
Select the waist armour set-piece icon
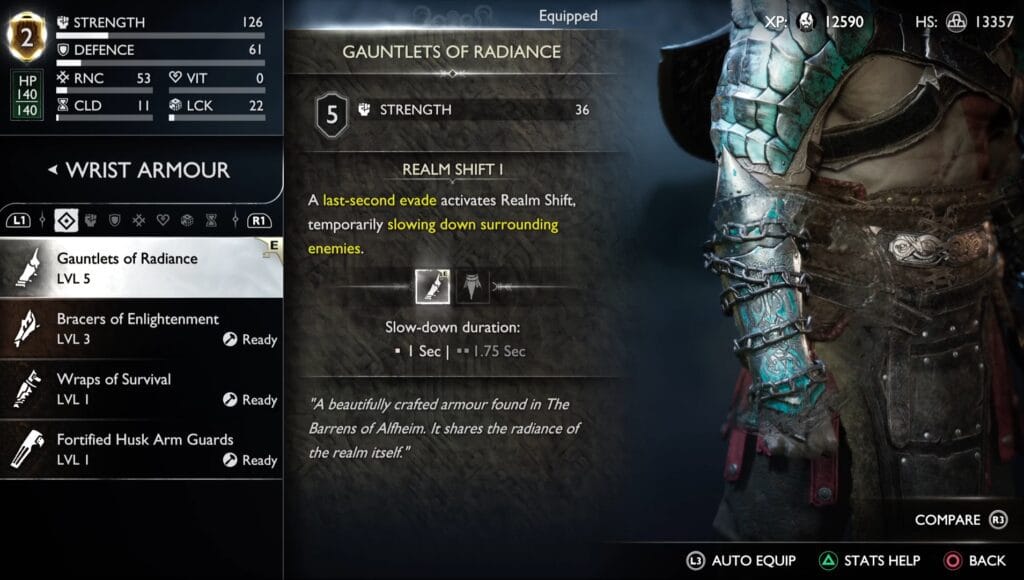coord(472,287)
